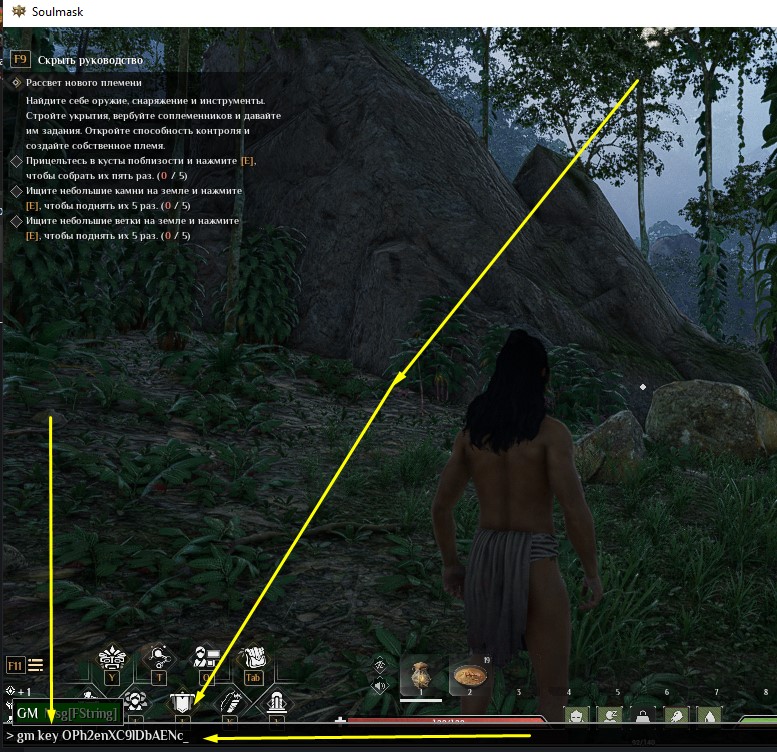Open the technology tree icon
Image resolution: width=777 pixels, height=752 pixels.
click(x=159, y=658)
